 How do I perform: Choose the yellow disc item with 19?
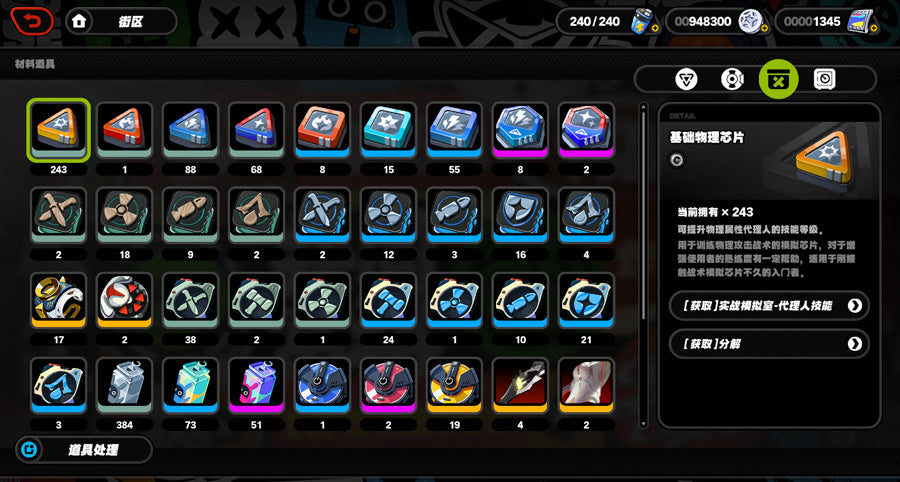(455, 385)
